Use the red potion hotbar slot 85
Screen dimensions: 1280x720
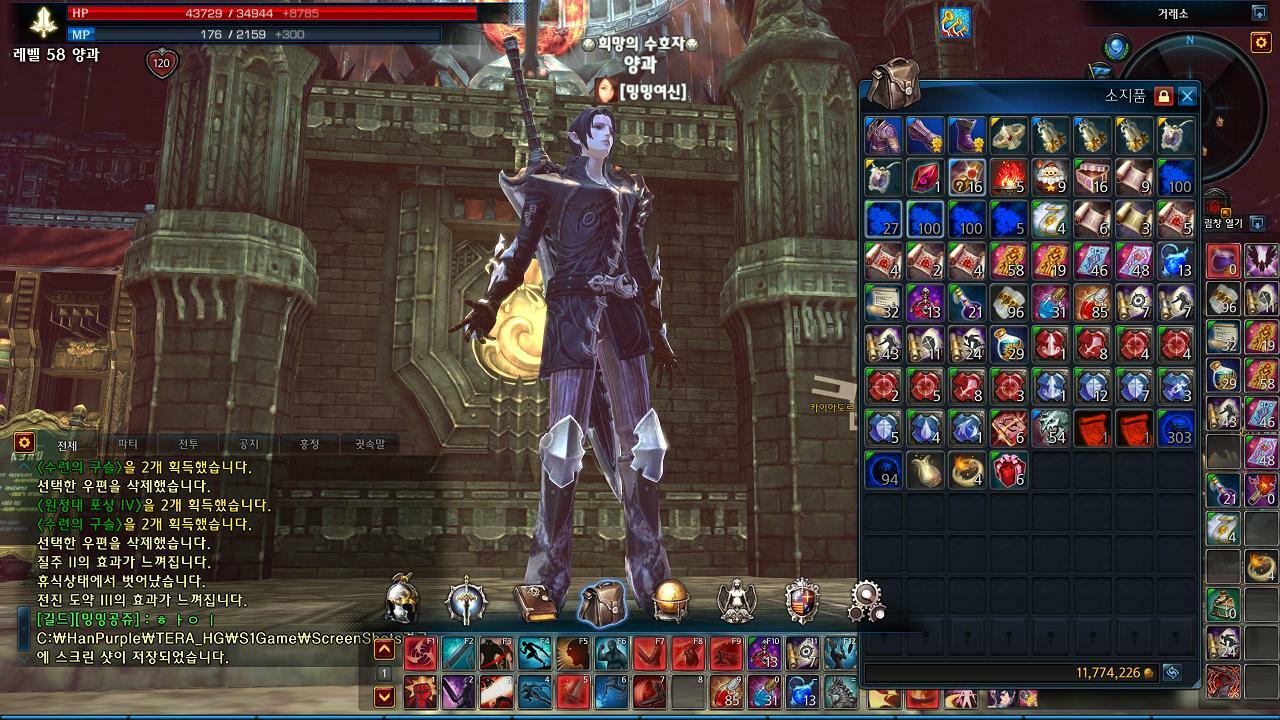pyautogui.click(x=726, y=691)
